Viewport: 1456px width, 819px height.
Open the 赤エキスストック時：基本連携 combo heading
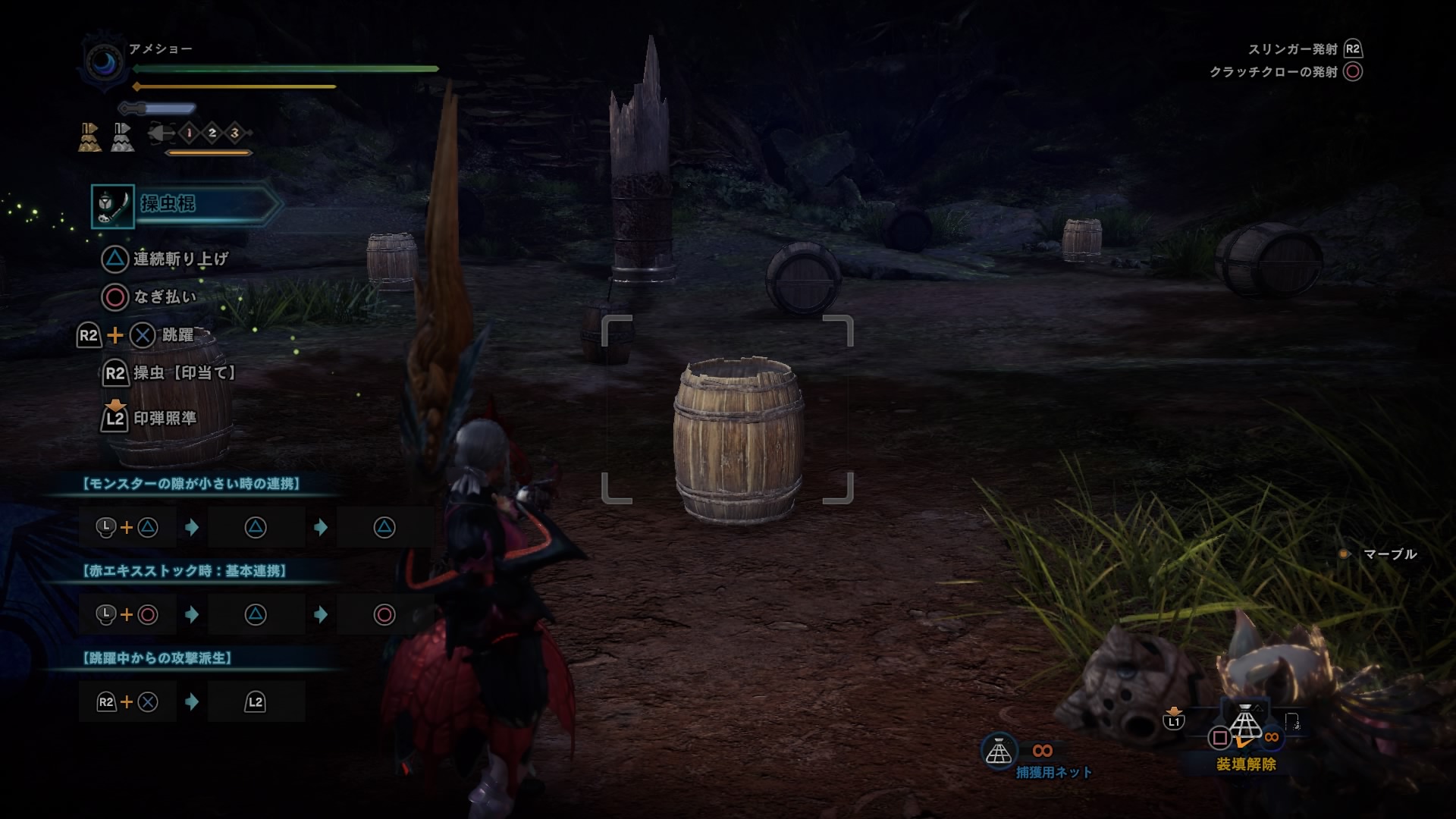tap(184, 571)
